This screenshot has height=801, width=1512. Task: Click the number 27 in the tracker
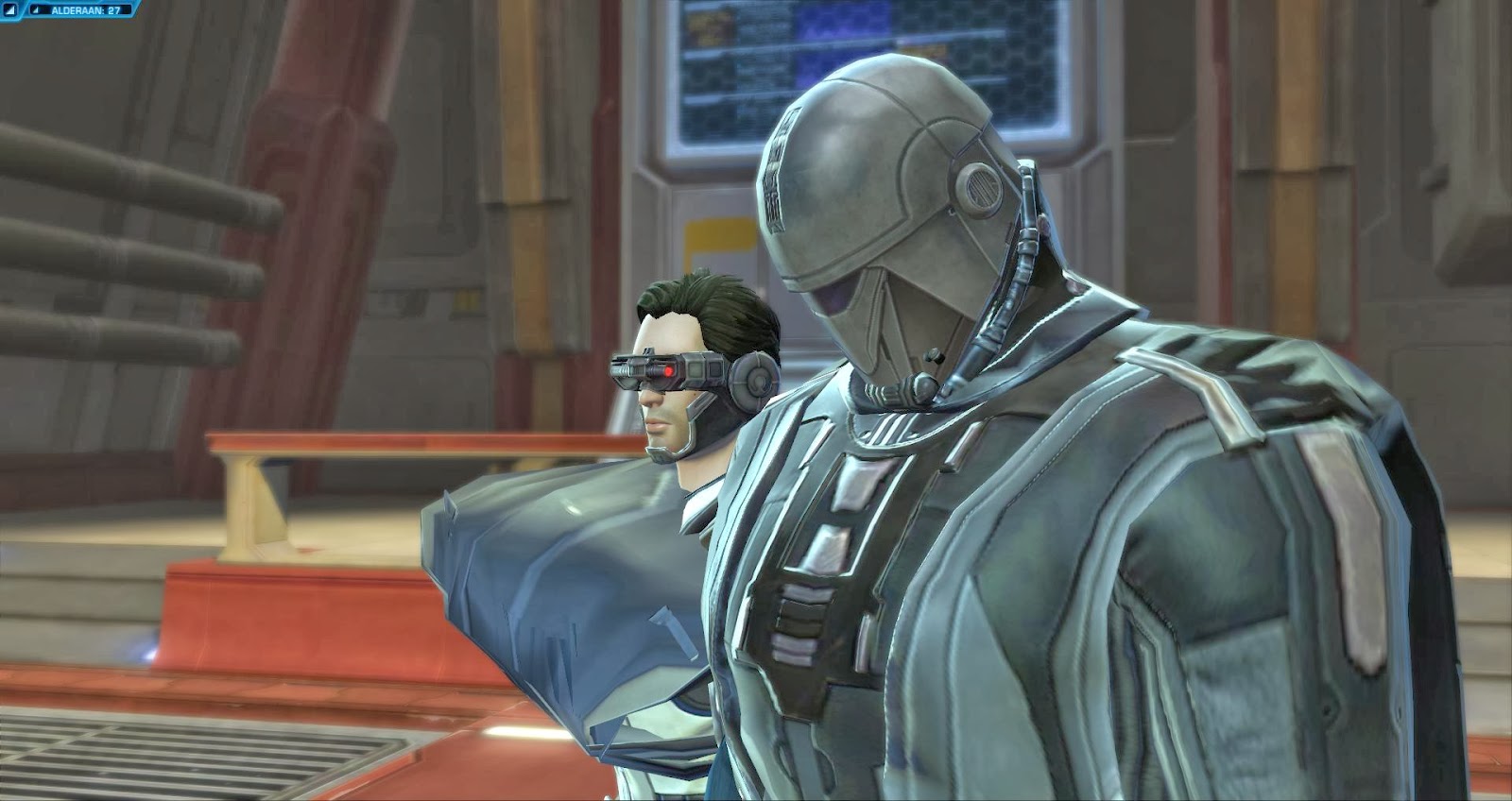point(113,9)
